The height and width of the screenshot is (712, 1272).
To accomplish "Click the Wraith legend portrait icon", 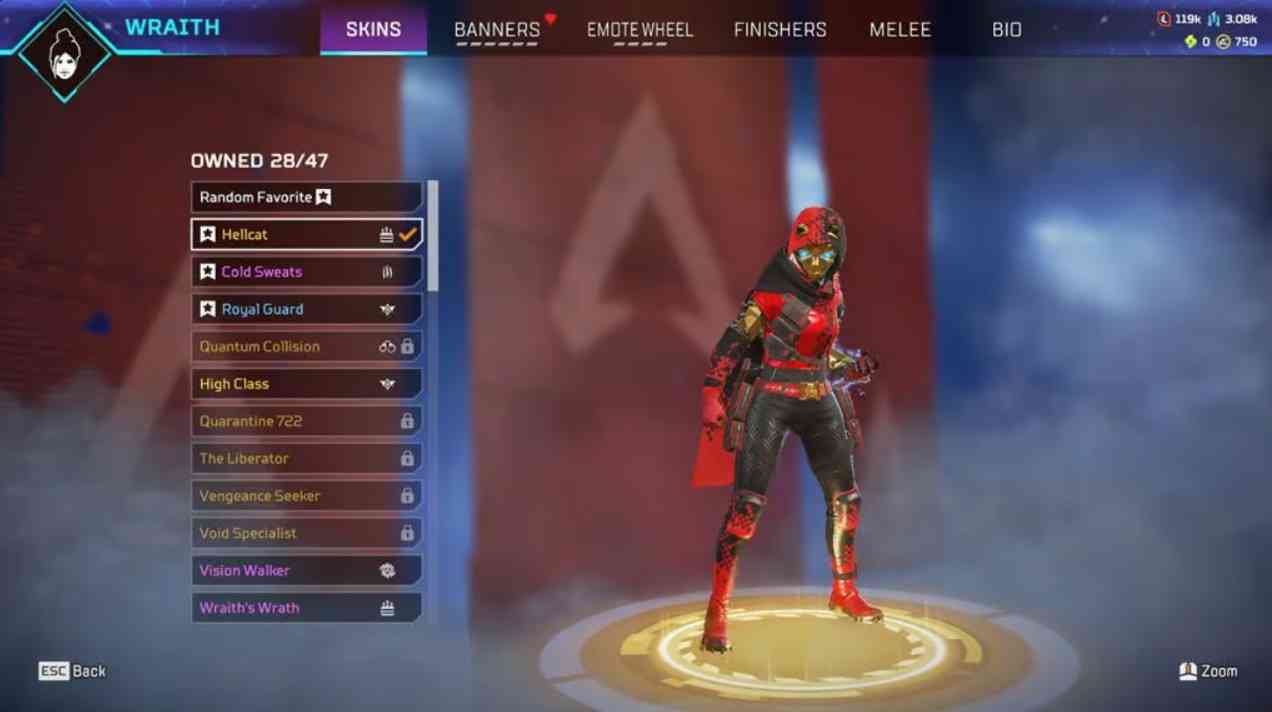I will 65,52.
